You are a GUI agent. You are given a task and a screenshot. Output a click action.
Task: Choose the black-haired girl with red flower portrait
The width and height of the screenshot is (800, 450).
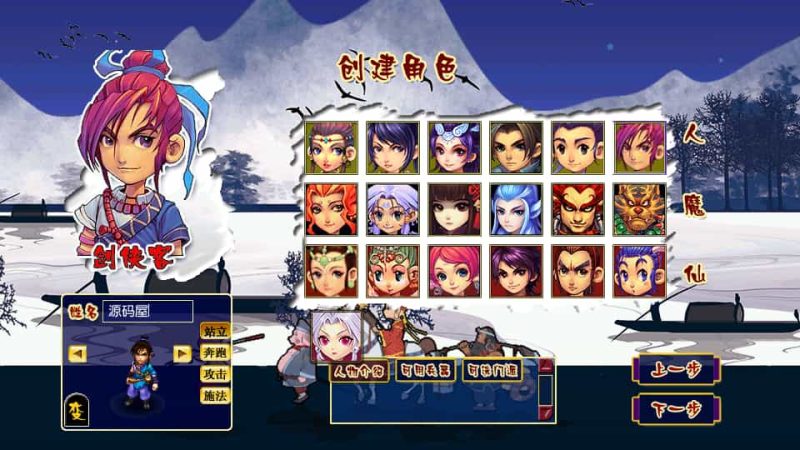click(x=453, y=210)
